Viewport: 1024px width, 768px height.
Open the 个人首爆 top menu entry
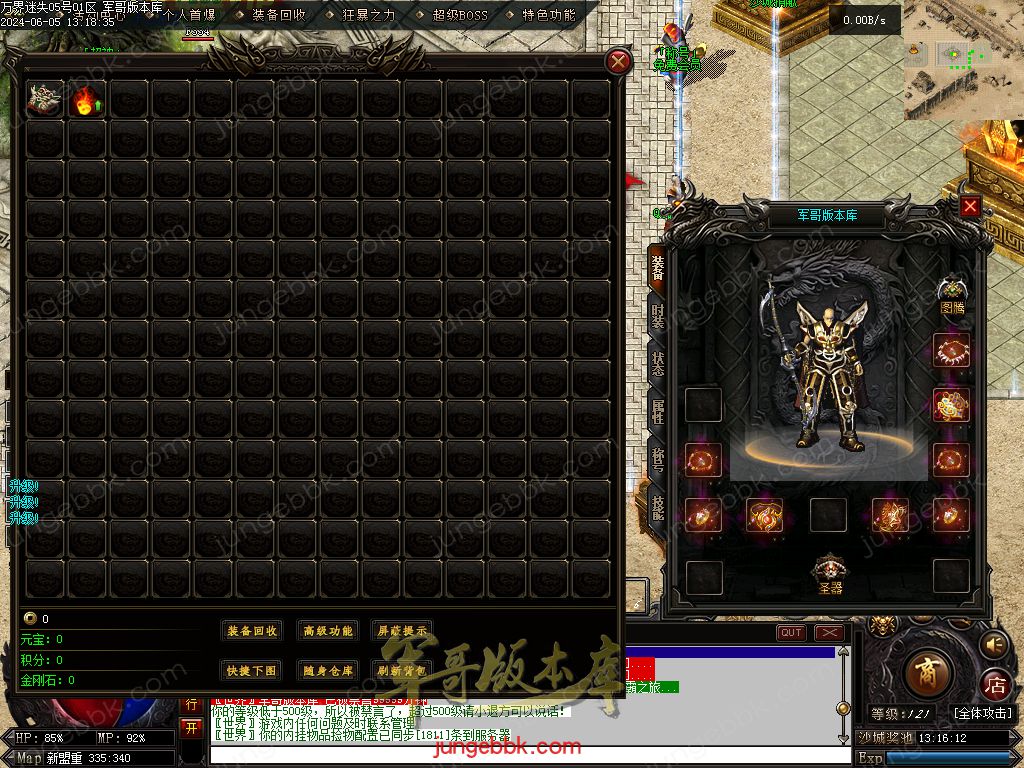(189, 15)
